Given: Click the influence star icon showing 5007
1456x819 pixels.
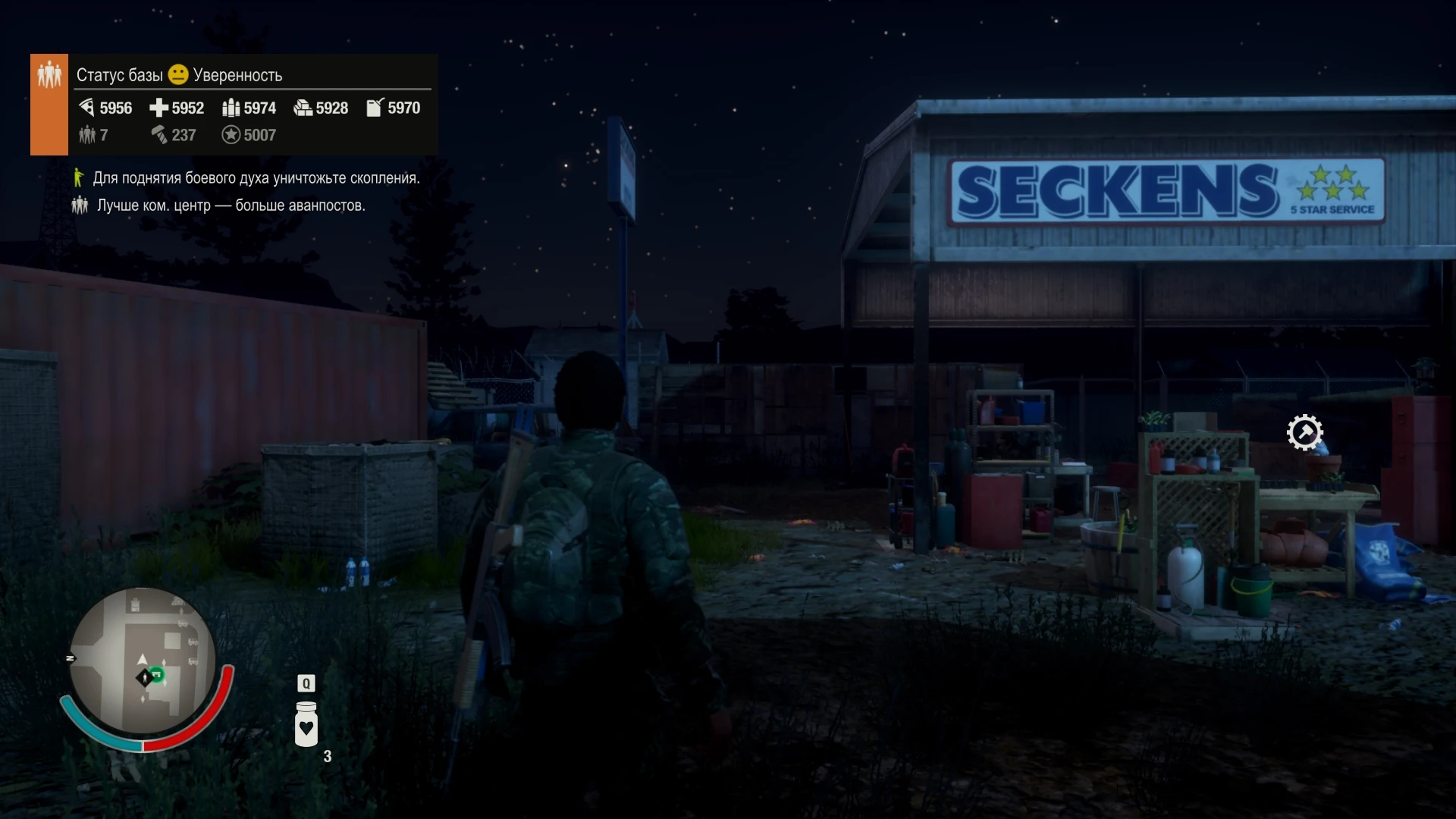Looking at the screenshot, I should (x=231, y=135).
